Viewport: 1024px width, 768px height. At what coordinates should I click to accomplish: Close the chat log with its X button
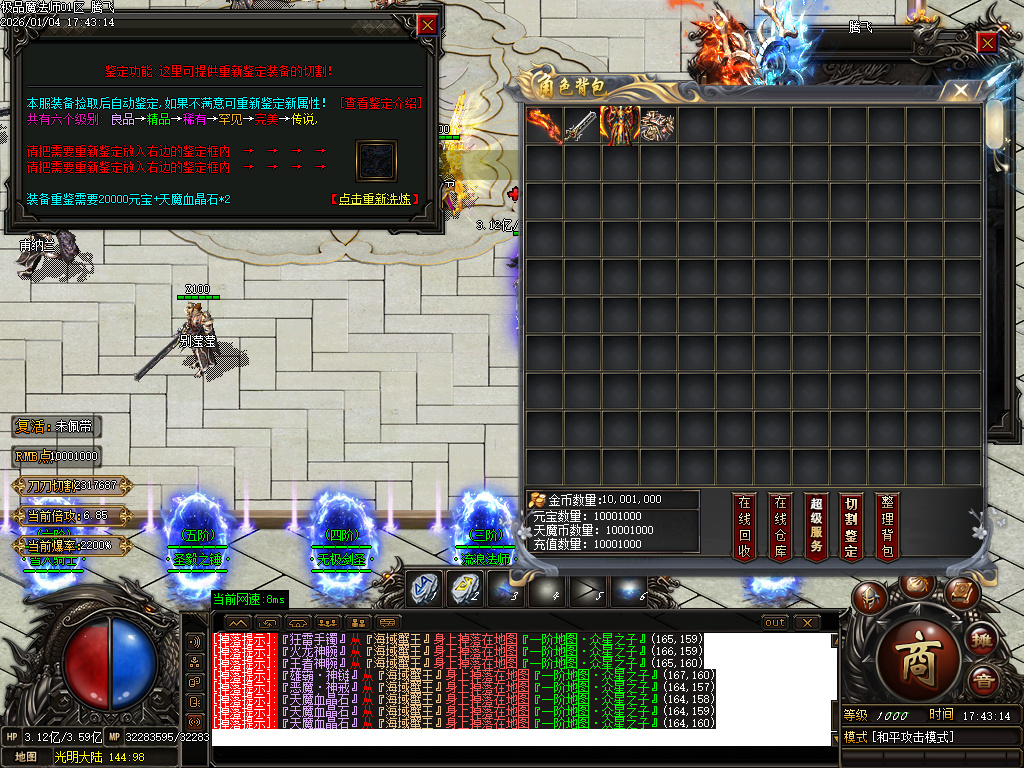coord(806,623)
